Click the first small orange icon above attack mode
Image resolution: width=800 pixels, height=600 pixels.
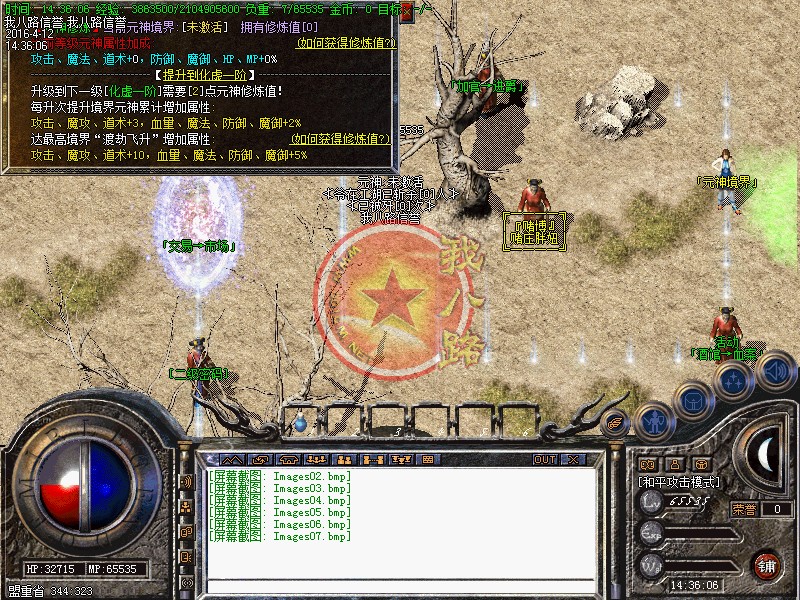647,464
